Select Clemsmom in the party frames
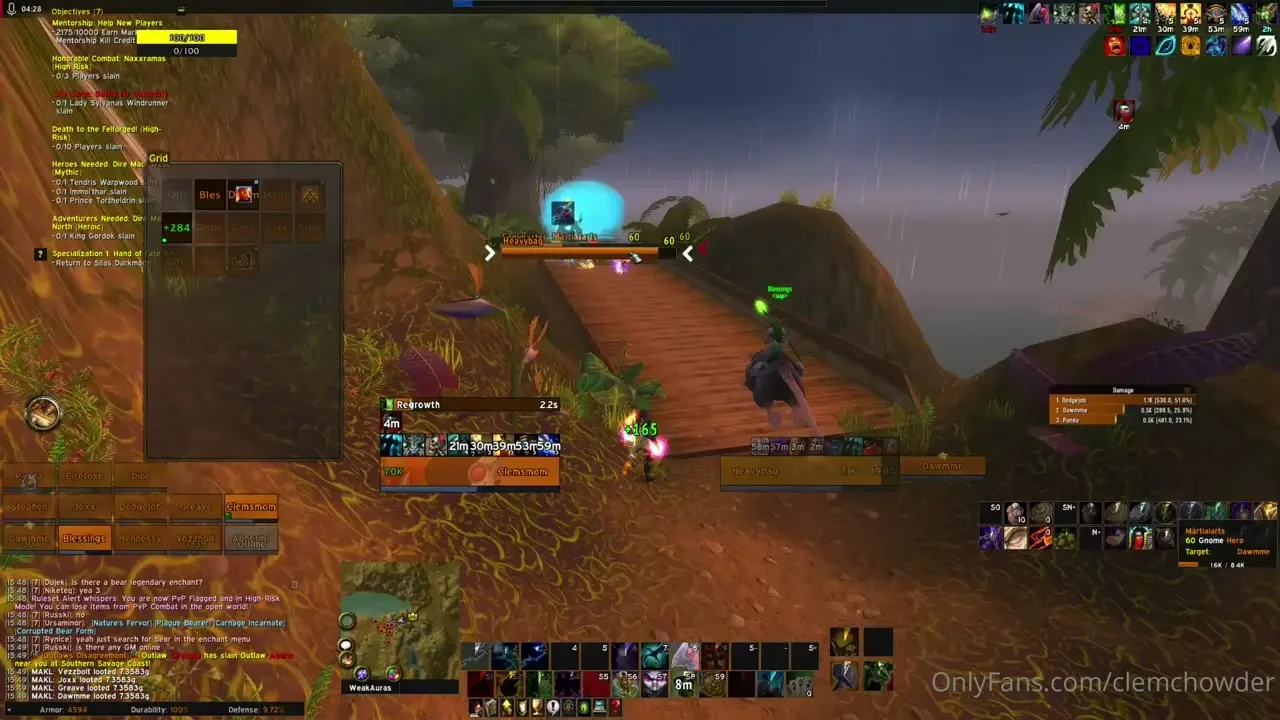The height and width of the screenshot is (720, 1280). click(x=250, y=507)
